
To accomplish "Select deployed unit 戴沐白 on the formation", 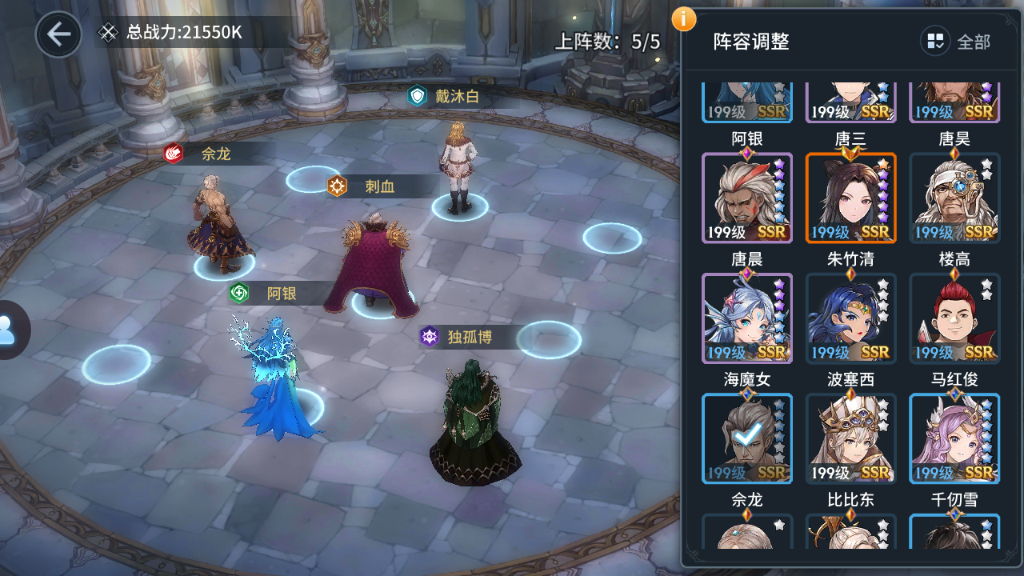I will (x=457, y=165).
